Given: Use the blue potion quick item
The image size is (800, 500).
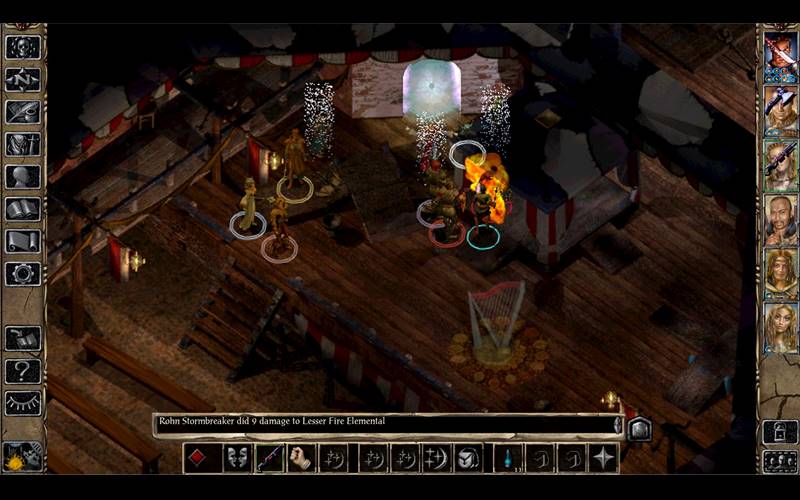Looking at the screenshot, I should pyautogui.click(x=508, y=458).
